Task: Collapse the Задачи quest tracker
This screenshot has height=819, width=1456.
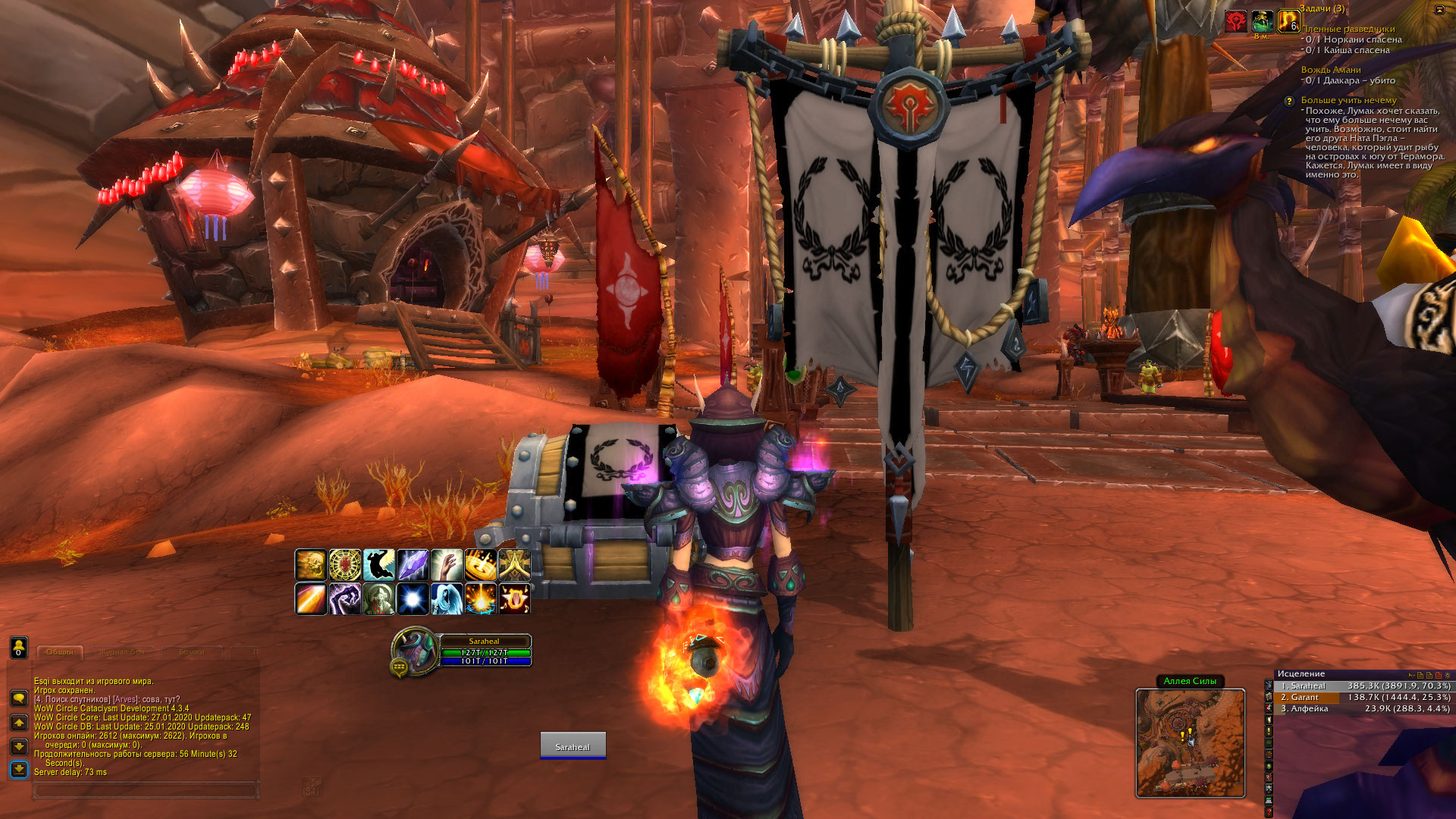Action: point(1439,10)
